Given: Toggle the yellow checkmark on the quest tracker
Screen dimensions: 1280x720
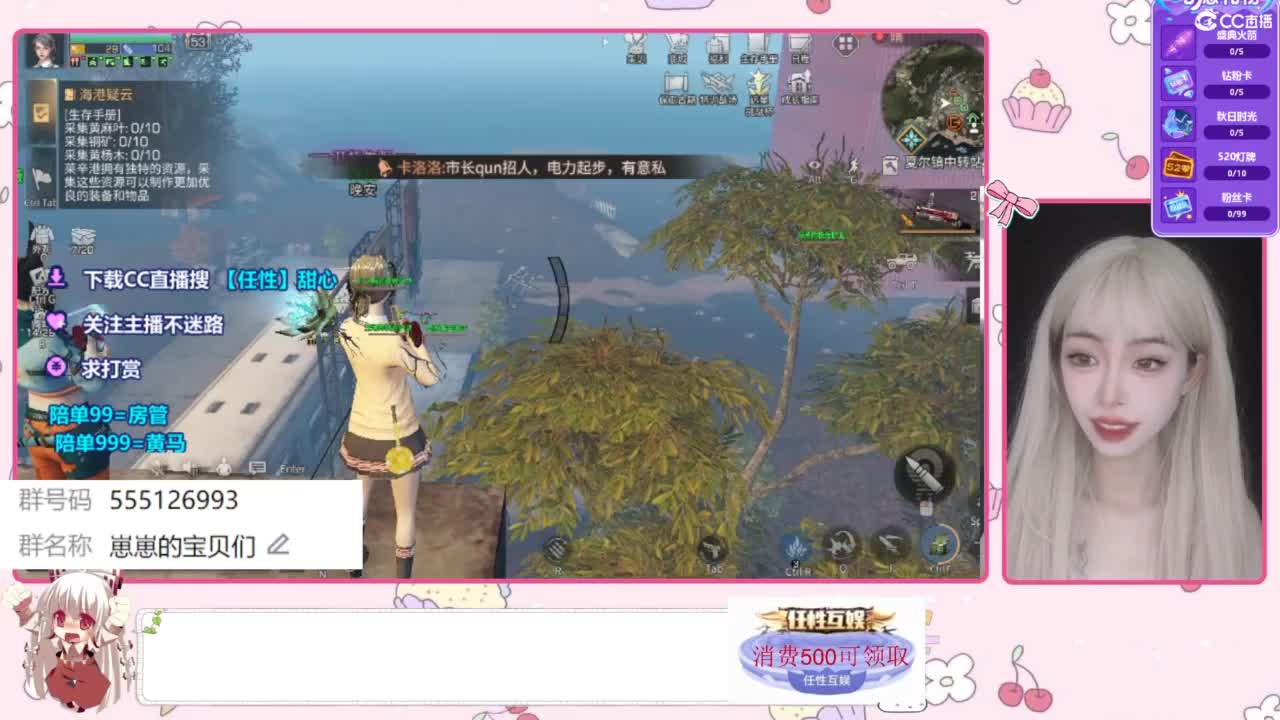Looking at the screenshot, I should [40, 115].
